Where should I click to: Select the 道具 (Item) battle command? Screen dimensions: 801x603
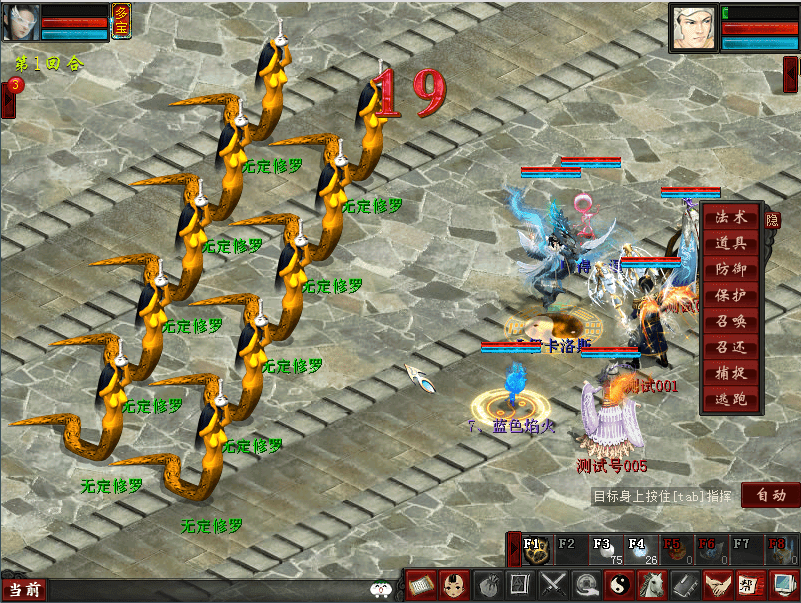pyautogui.click(x=731, y=243)
